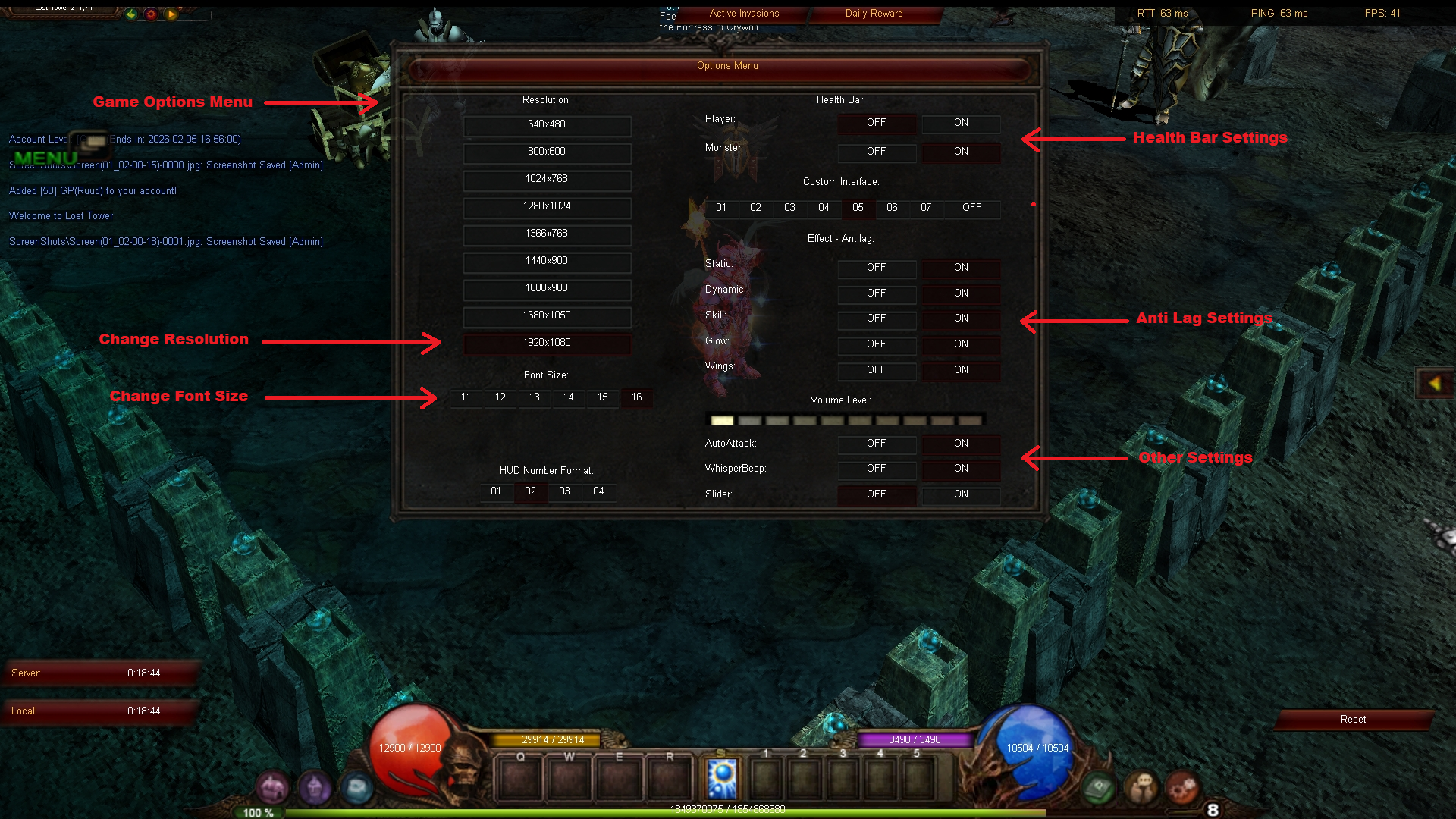
Task: Click the green waypoint icon next to minimap
Action: click(130, 14)
